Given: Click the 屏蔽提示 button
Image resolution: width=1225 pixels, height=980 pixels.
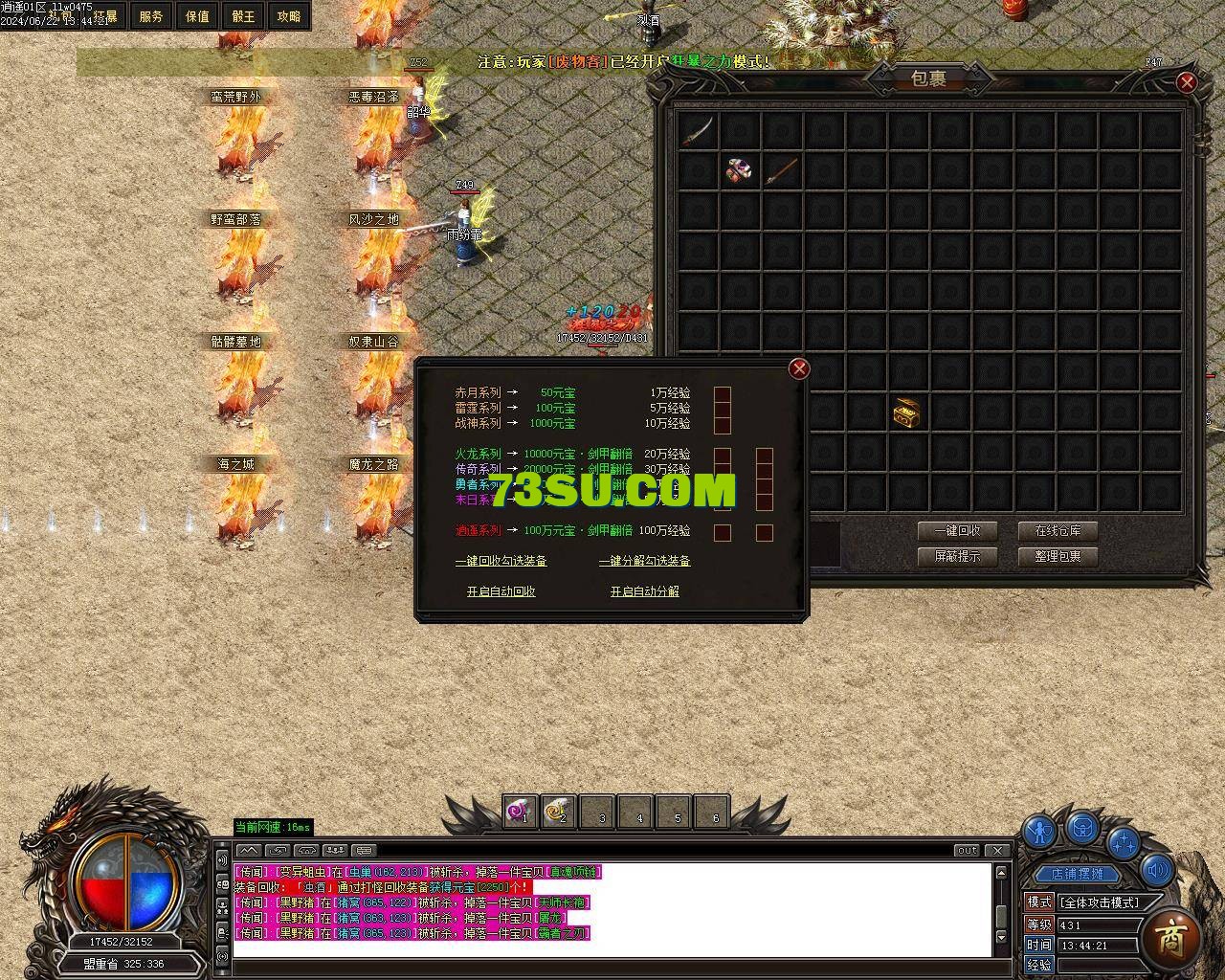Looking at the screenshot, I should pyautogui.click(x=957, y=556).
